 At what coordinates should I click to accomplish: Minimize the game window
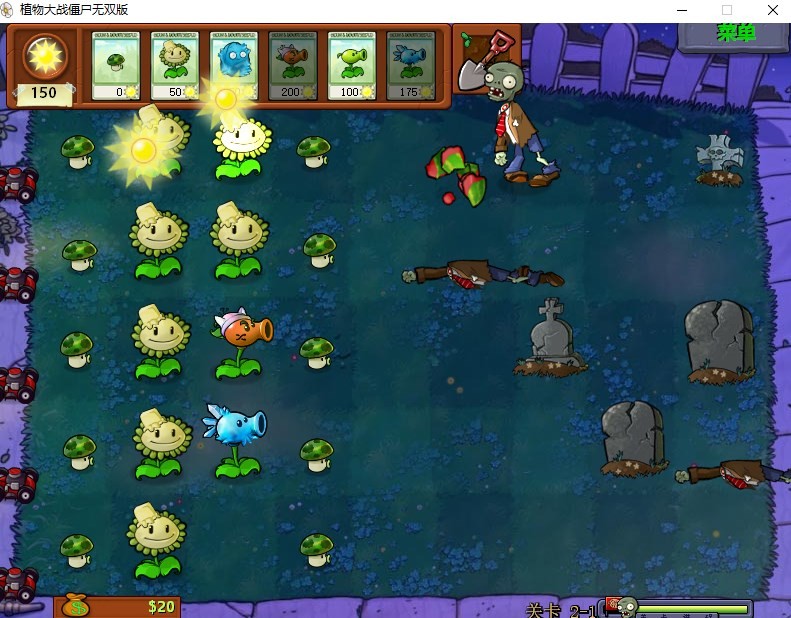pos(680,10)
